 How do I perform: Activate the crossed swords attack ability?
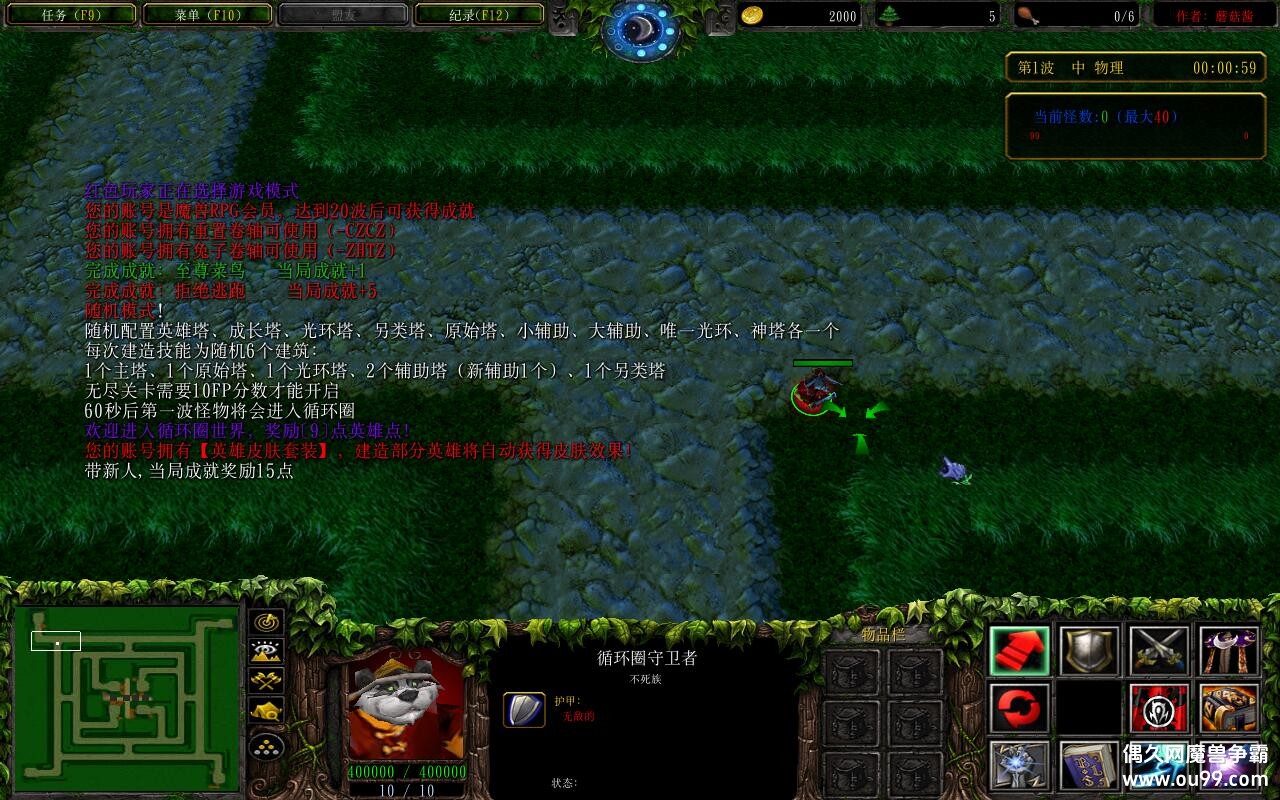point(1158,651)
